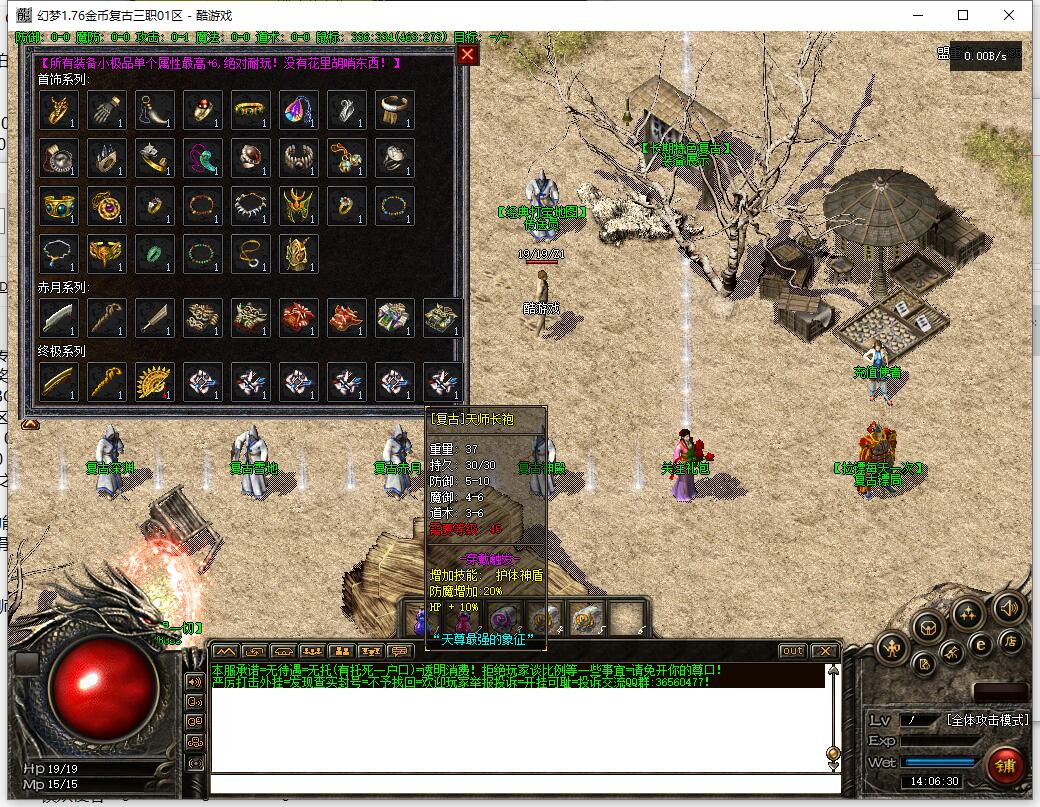Click the golden fan weapon icon
1040x807 pixels.
[155, 381]
